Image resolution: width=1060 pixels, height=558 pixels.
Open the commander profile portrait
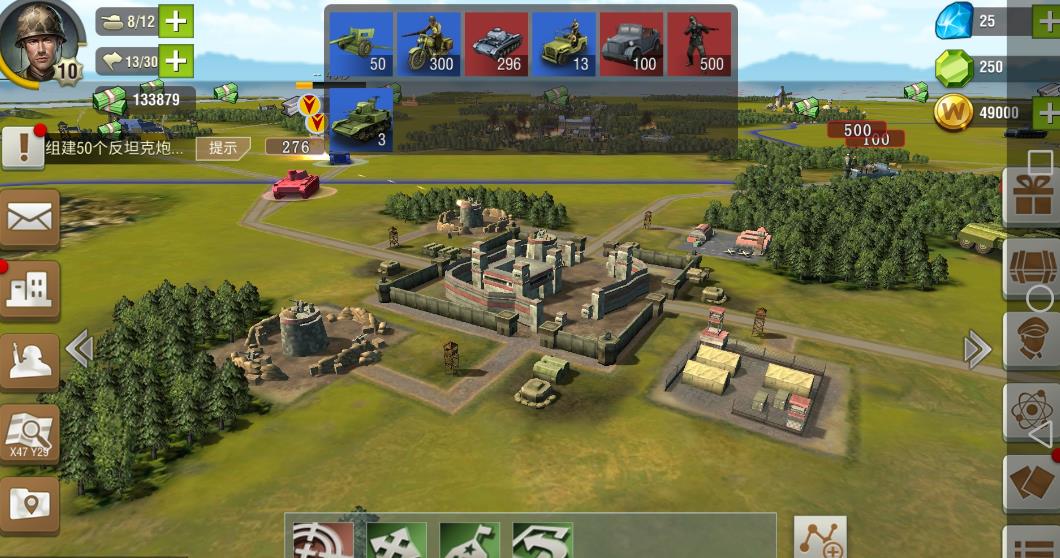point(40,38)
